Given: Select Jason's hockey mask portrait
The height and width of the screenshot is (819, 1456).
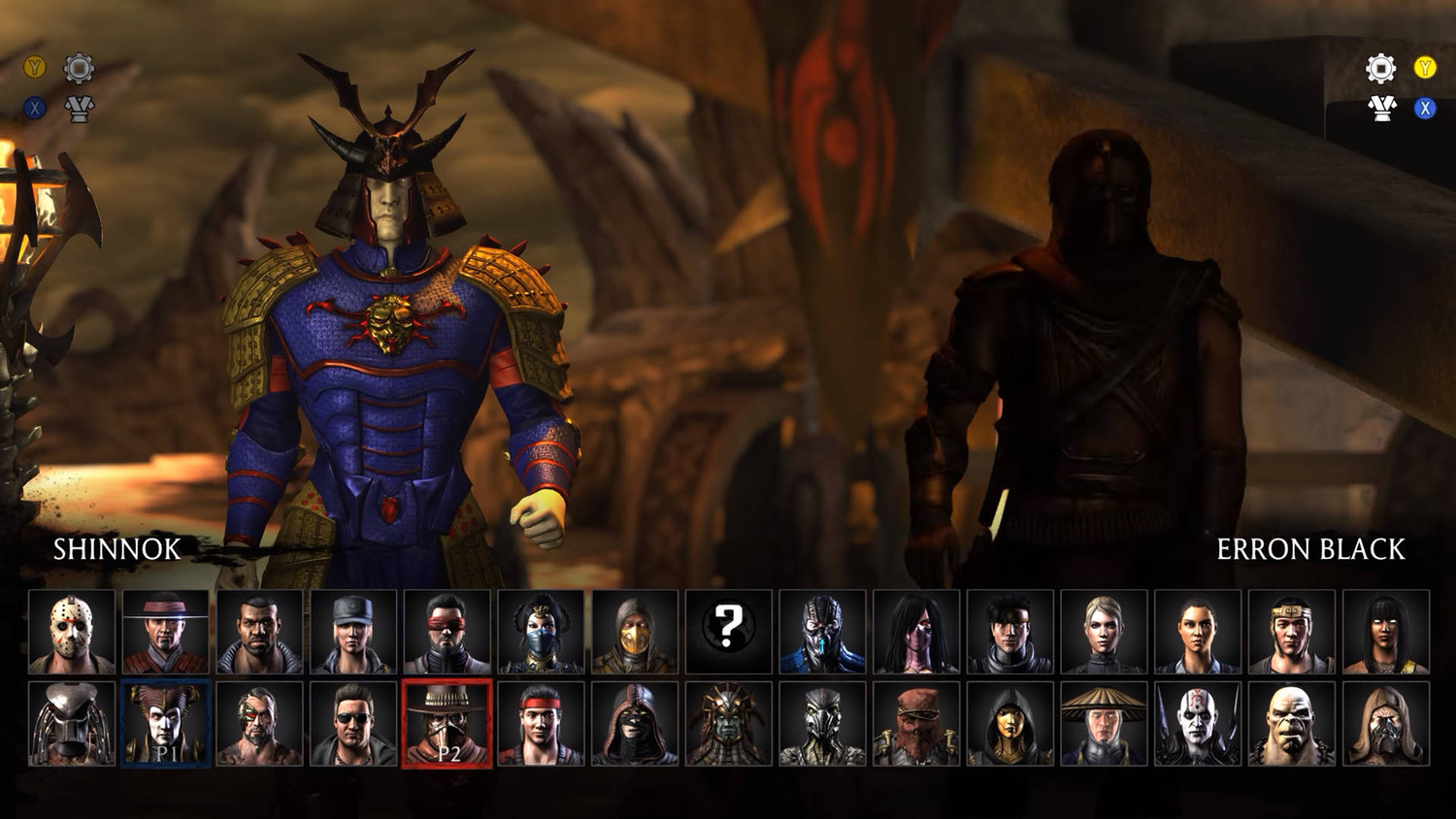Looking at the screenshot, I should (x=72, y=632).
